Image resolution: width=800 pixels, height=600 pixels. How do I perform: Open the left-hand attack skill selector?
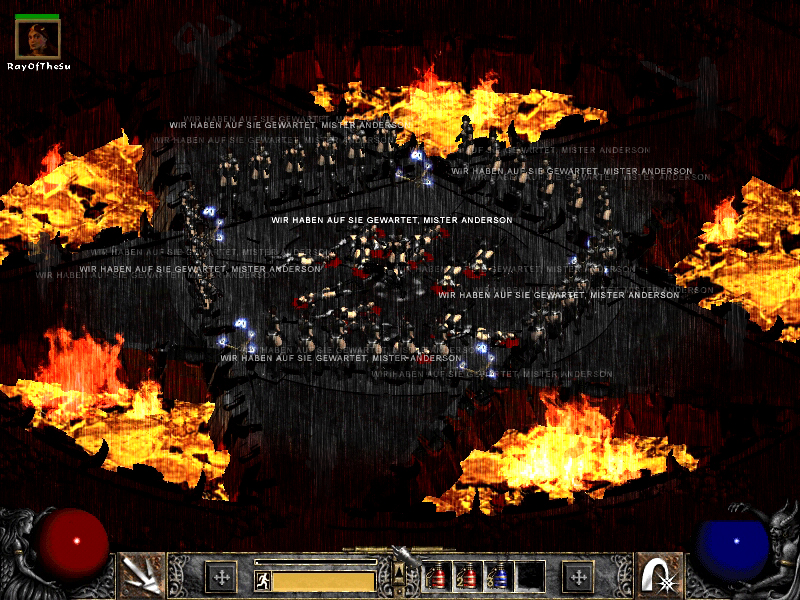141,575
